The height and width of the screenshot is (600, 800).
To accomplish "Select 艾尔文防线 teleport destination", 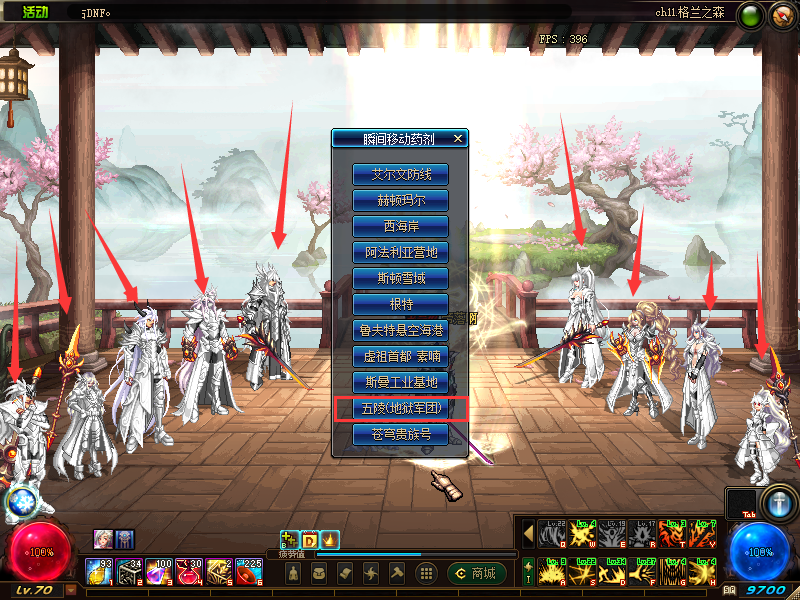I will point(400,174).
